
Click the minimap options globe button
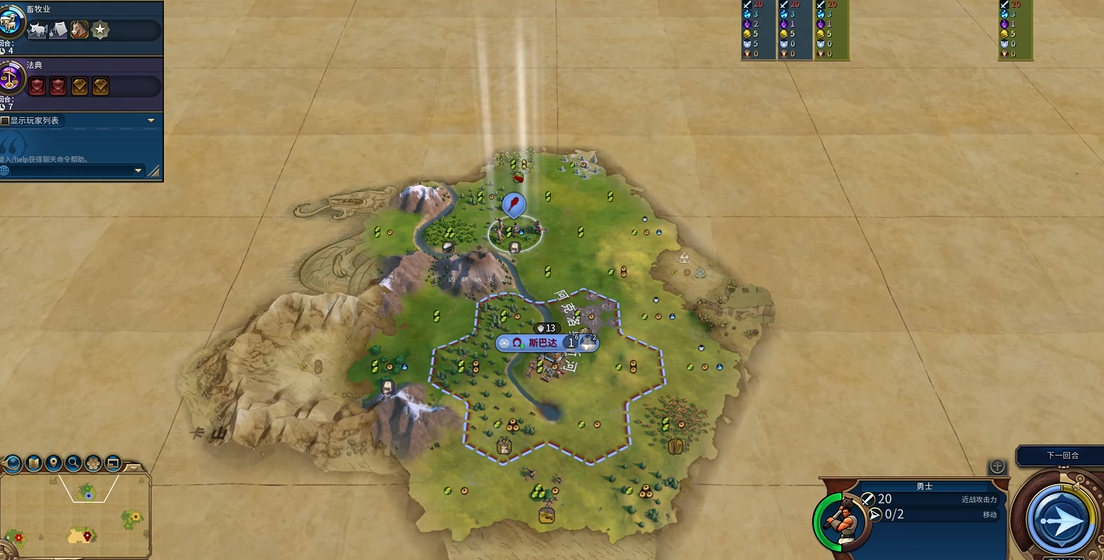point(12,463)
